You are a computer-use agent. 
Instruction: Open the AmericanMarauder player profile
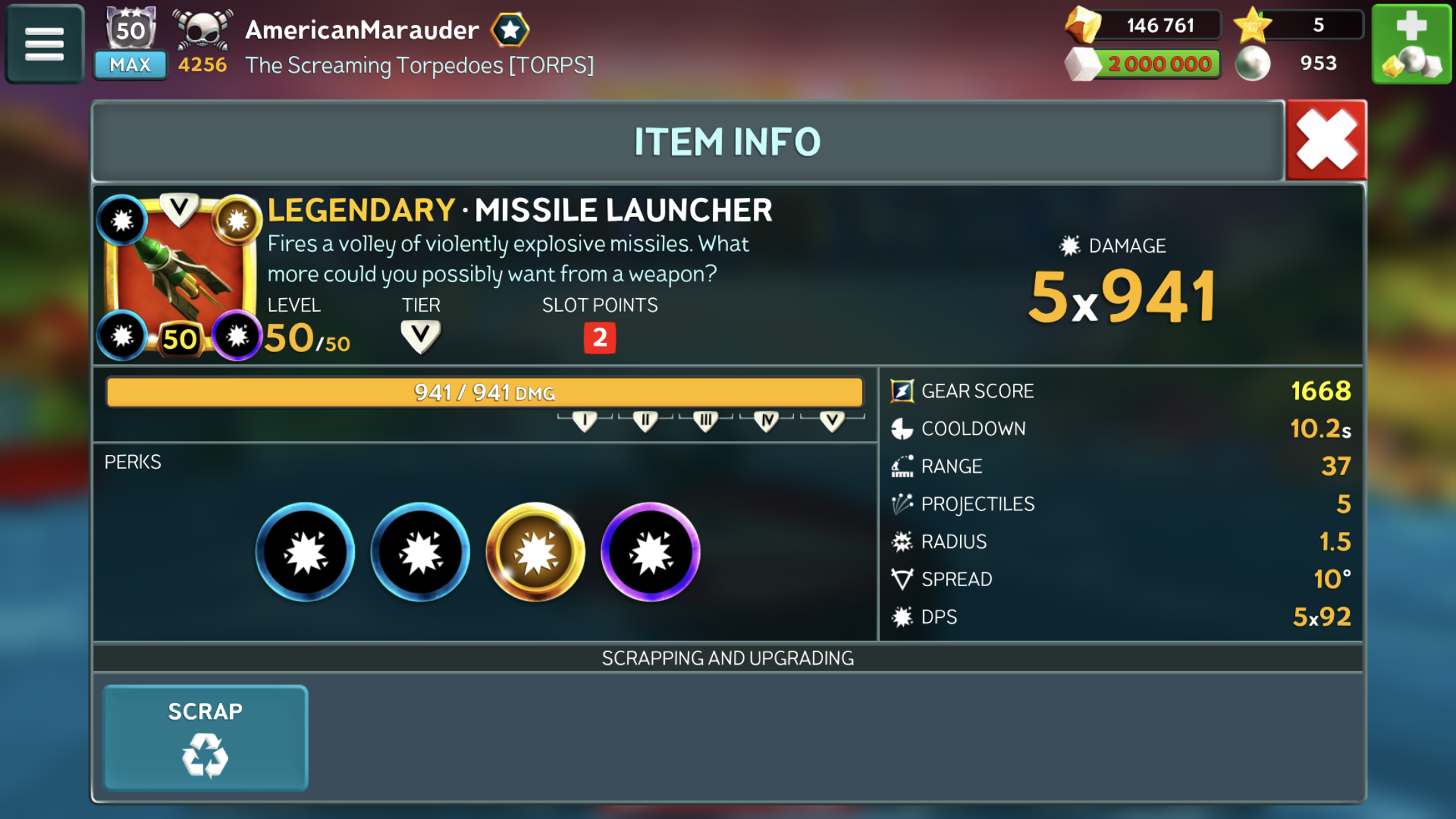coord(362,30)
